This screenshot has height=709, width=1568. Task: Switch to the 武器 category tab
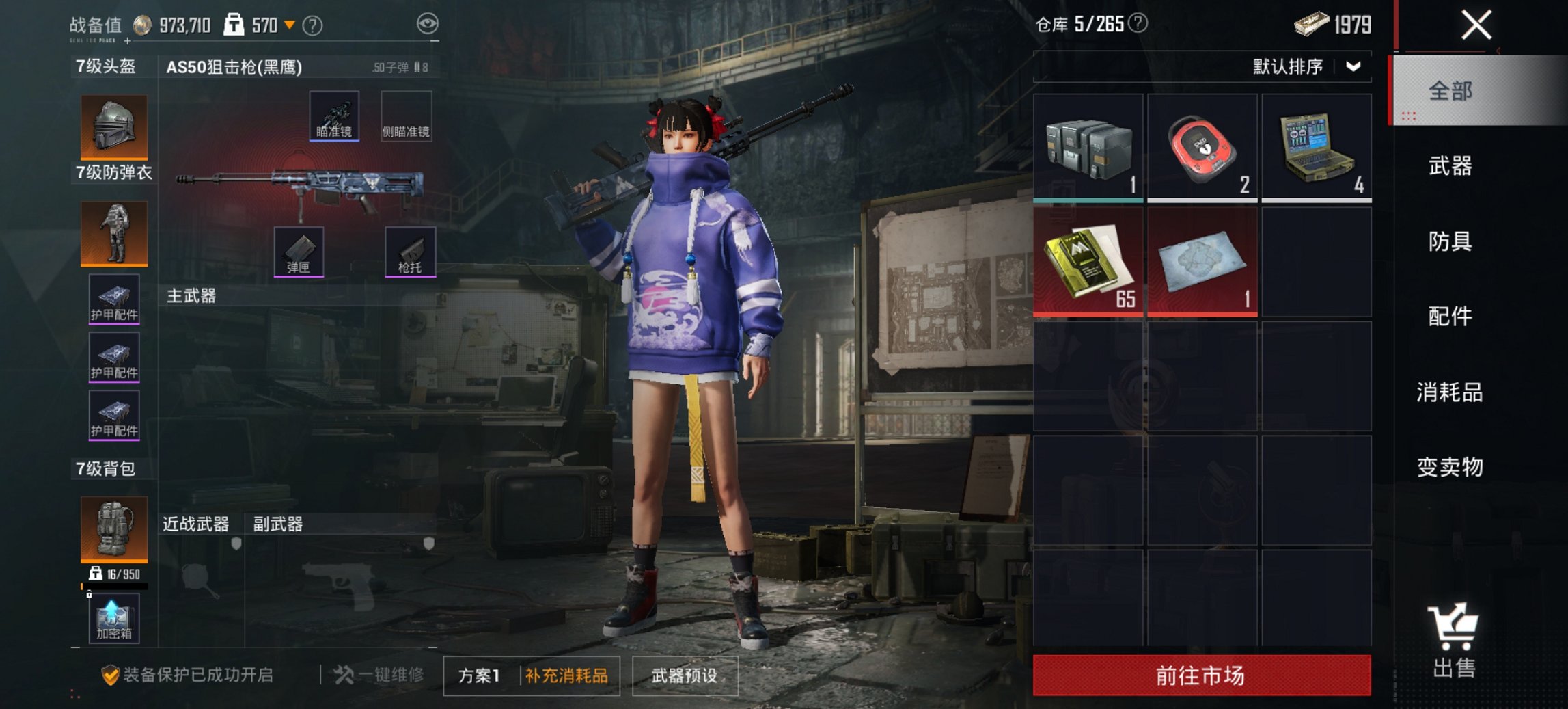pos(1450,166)
